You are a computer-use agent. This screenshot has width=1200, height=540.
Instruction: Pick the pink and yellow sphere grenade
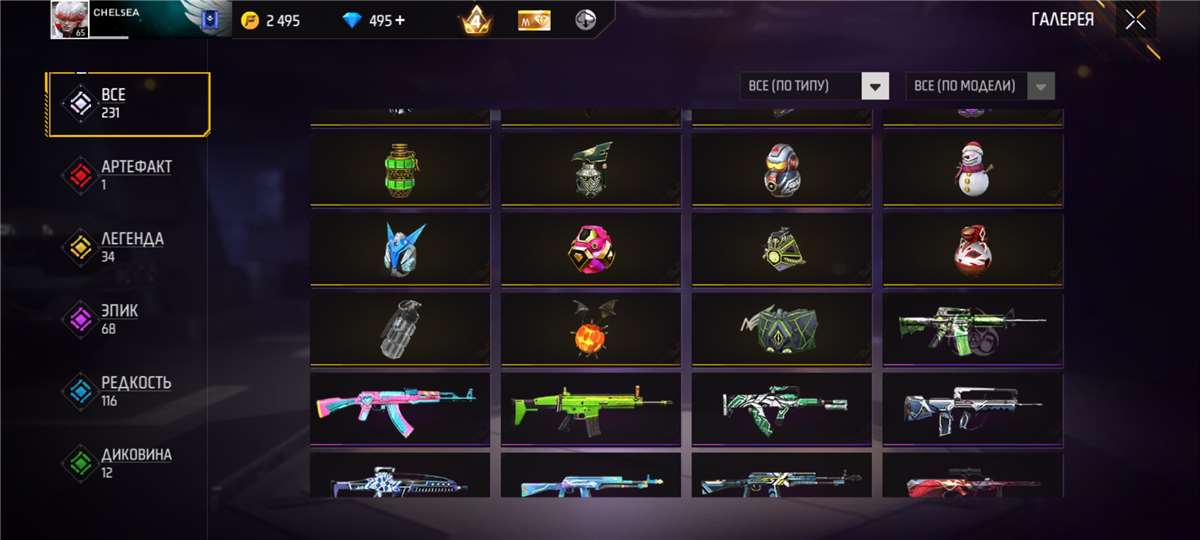pos(590,249)
